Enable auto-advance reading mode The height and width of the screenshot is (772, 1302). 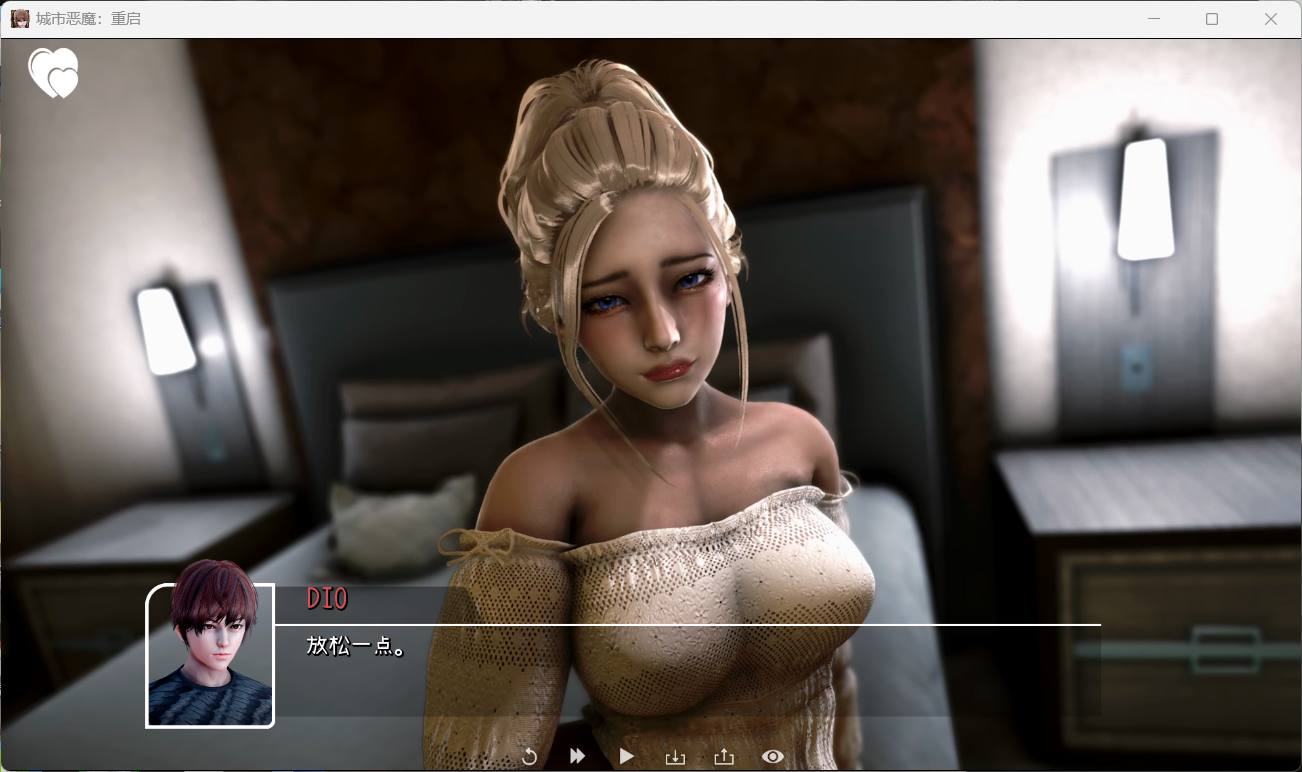pos(626,757)
